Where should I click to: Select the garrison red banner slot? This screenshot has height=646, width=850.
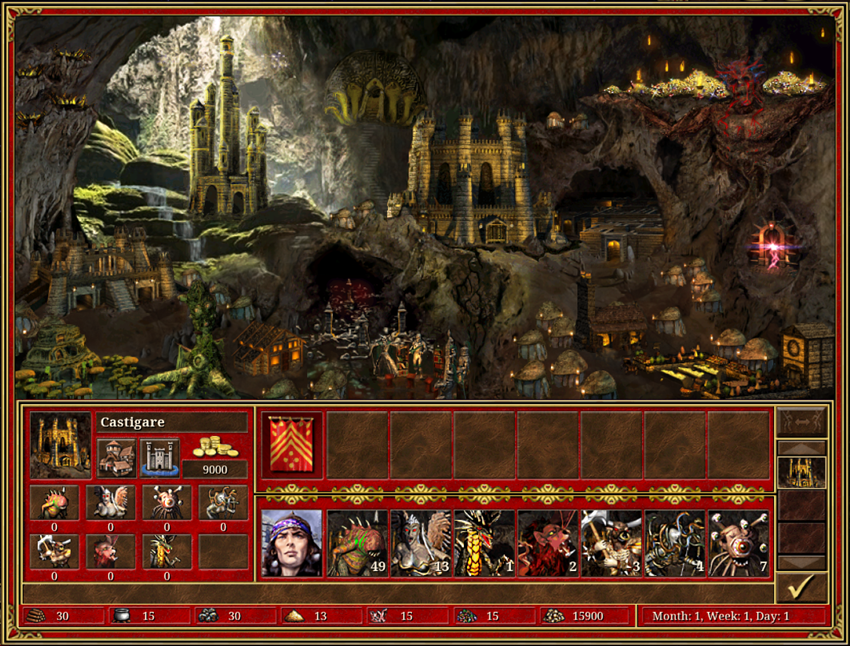click(x=291, y=445)
